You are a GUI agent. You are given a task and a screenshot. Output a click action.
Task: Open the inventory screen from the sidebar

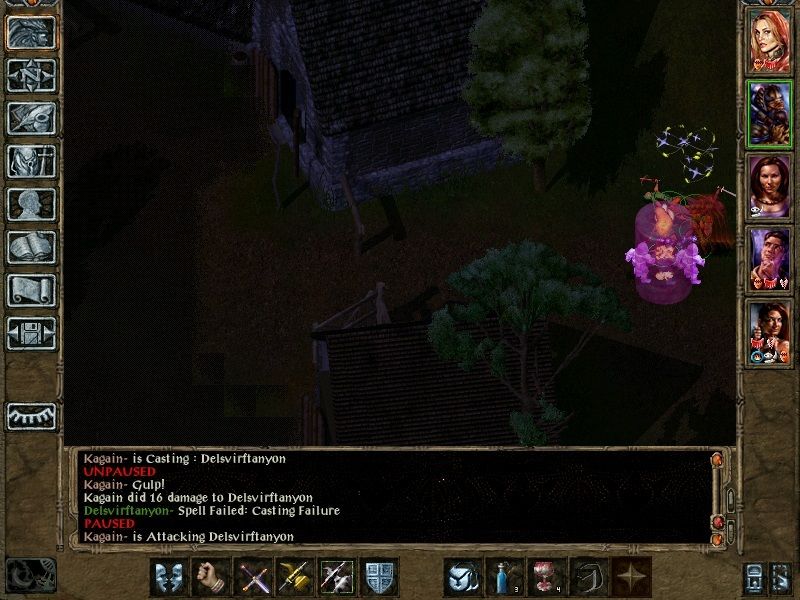31,161
